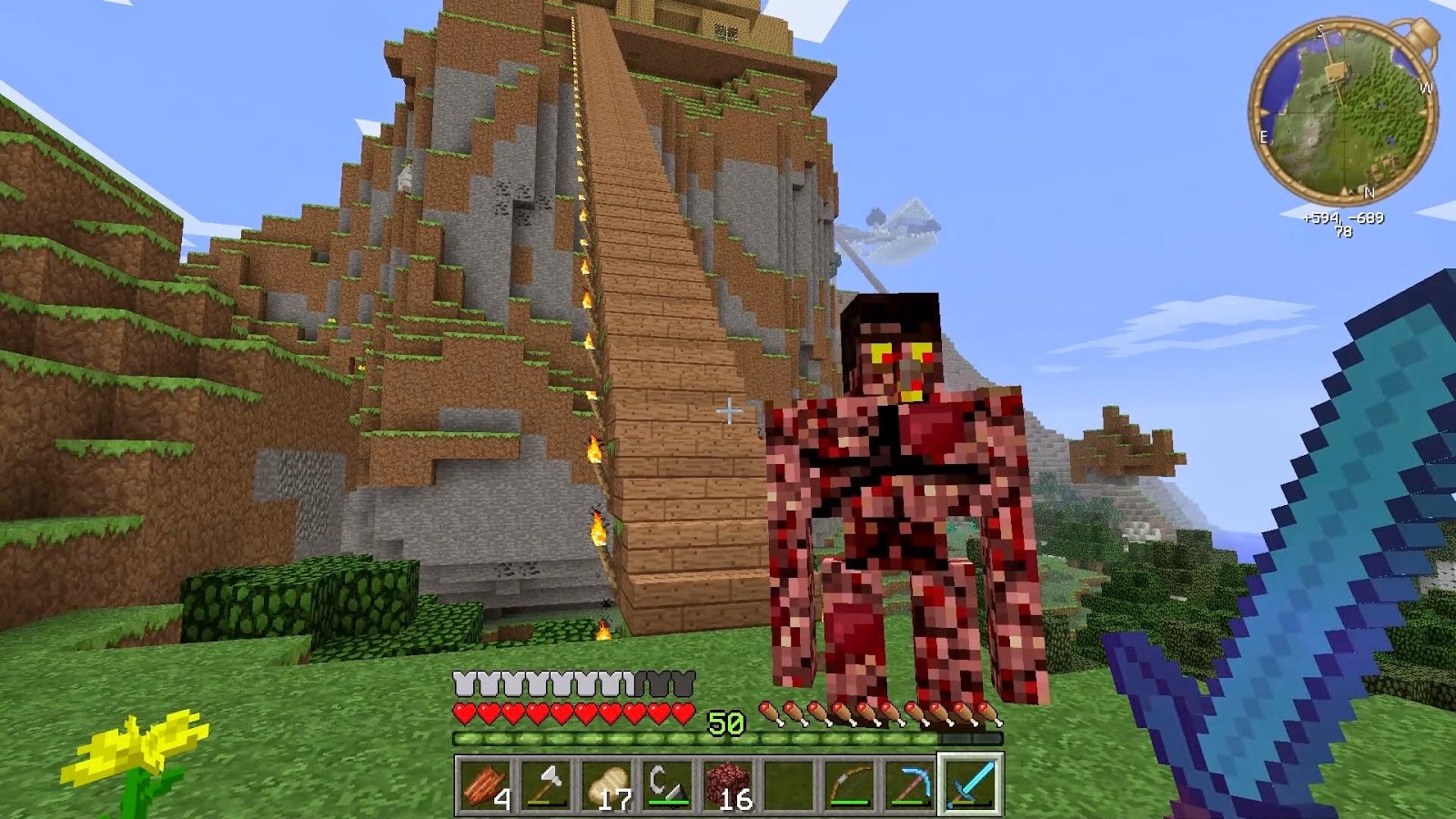Select the stack of 16 netherrack
Screen dimensions: 1456x819
point(728,790)
